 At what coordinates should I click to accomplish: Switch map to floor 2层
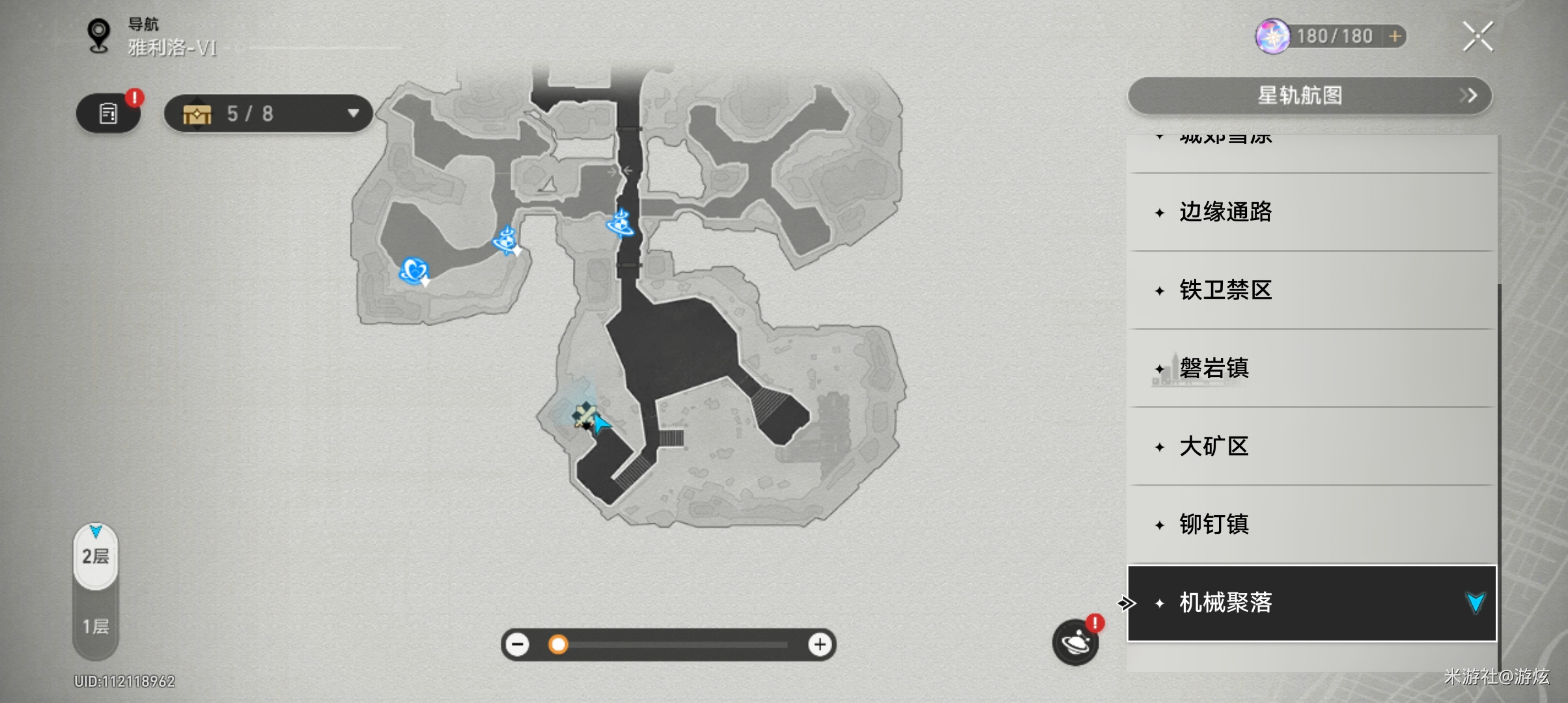[96, 557]
